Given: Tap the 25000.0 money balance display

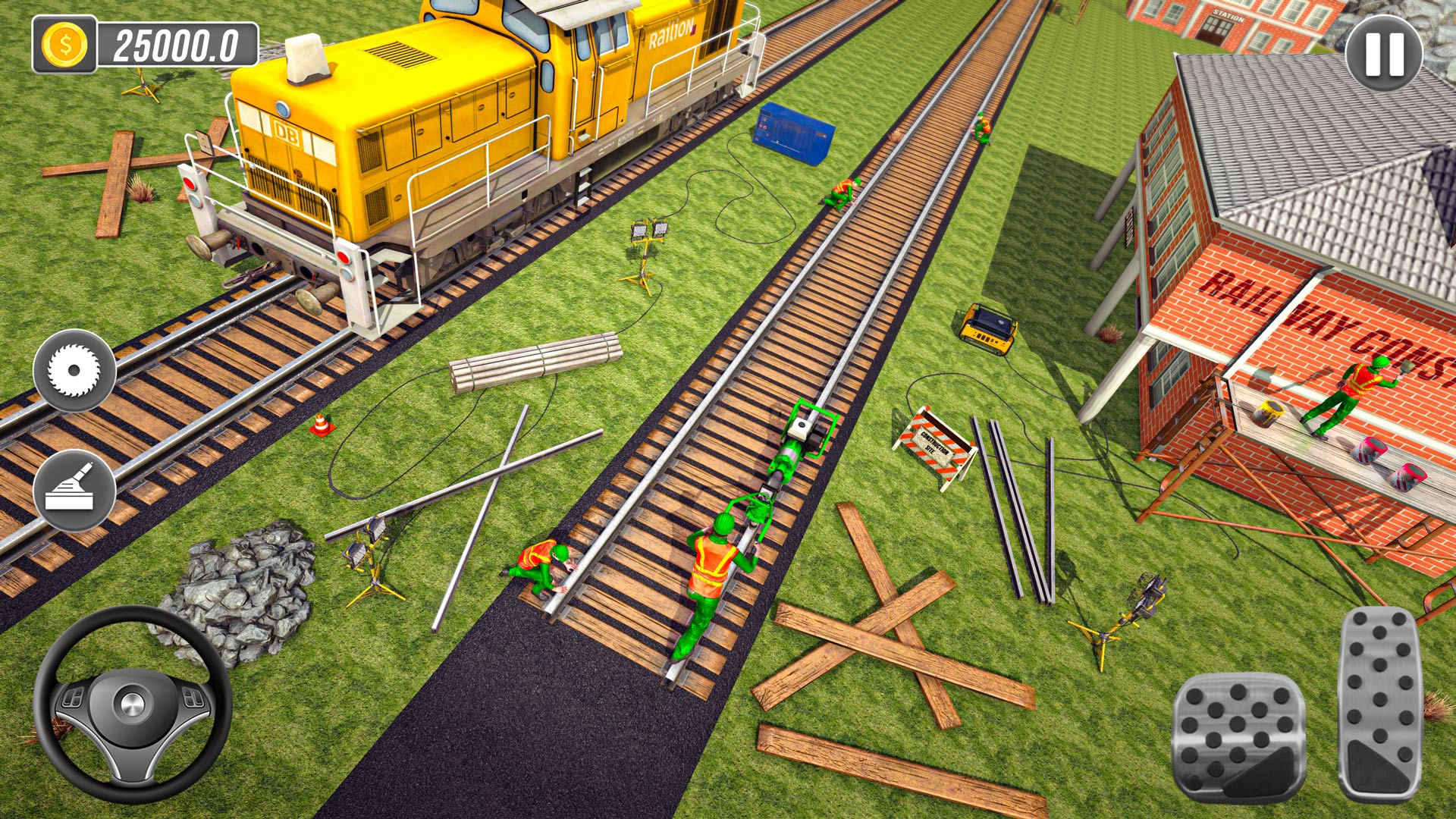Looking at the screenshot, I should click(178, 42).
